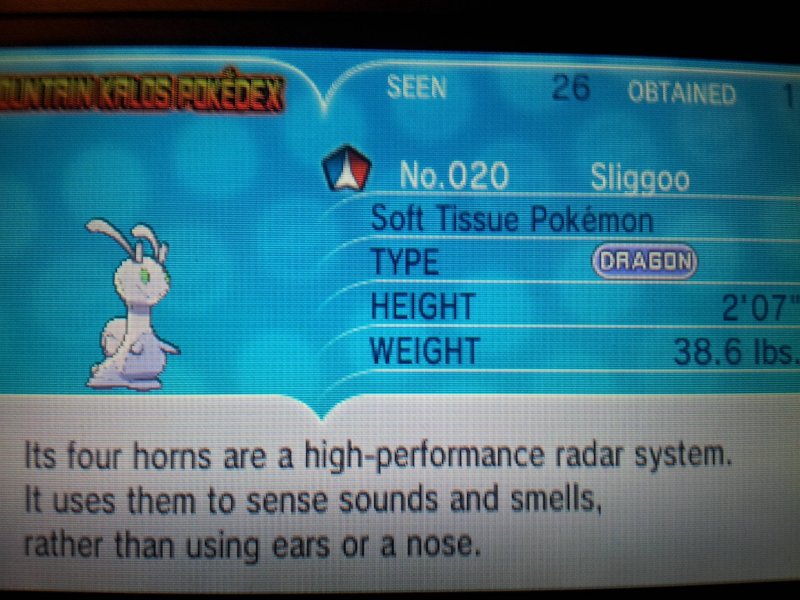The height and width of the screenshot is (600, 800).
Task: Click the Mountain Kalos Pokédex header
Action: [142, 95]
